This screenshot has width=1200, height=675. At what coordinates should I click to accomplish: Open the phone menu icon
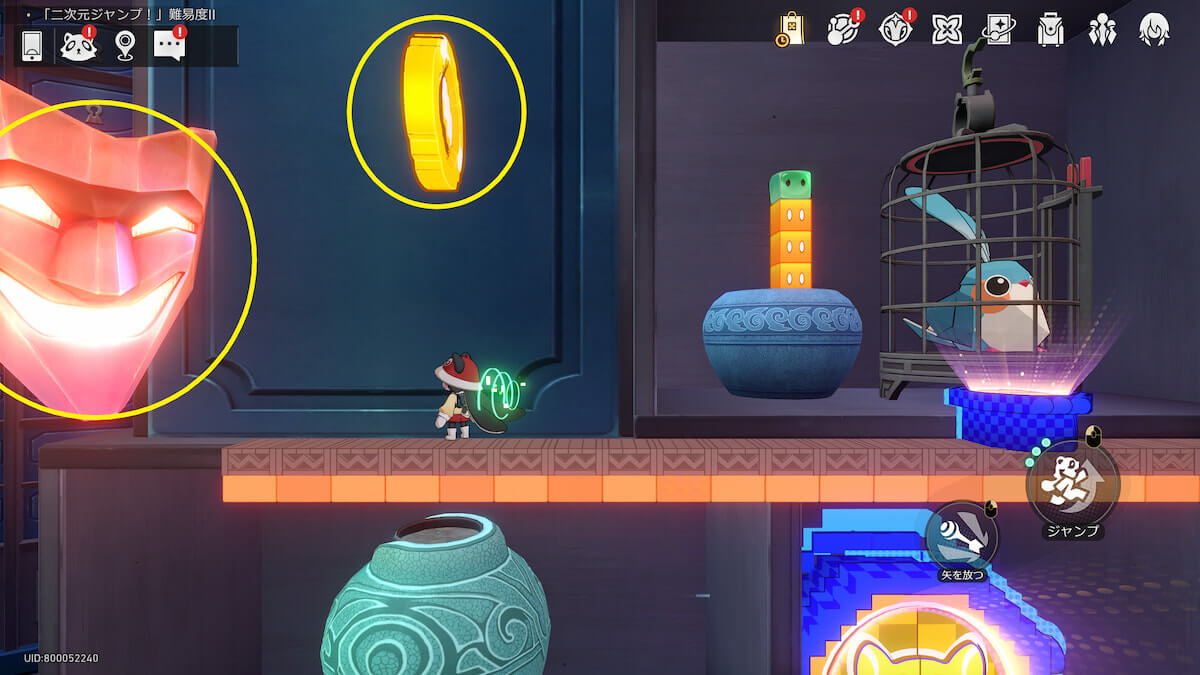pos(32,46)
